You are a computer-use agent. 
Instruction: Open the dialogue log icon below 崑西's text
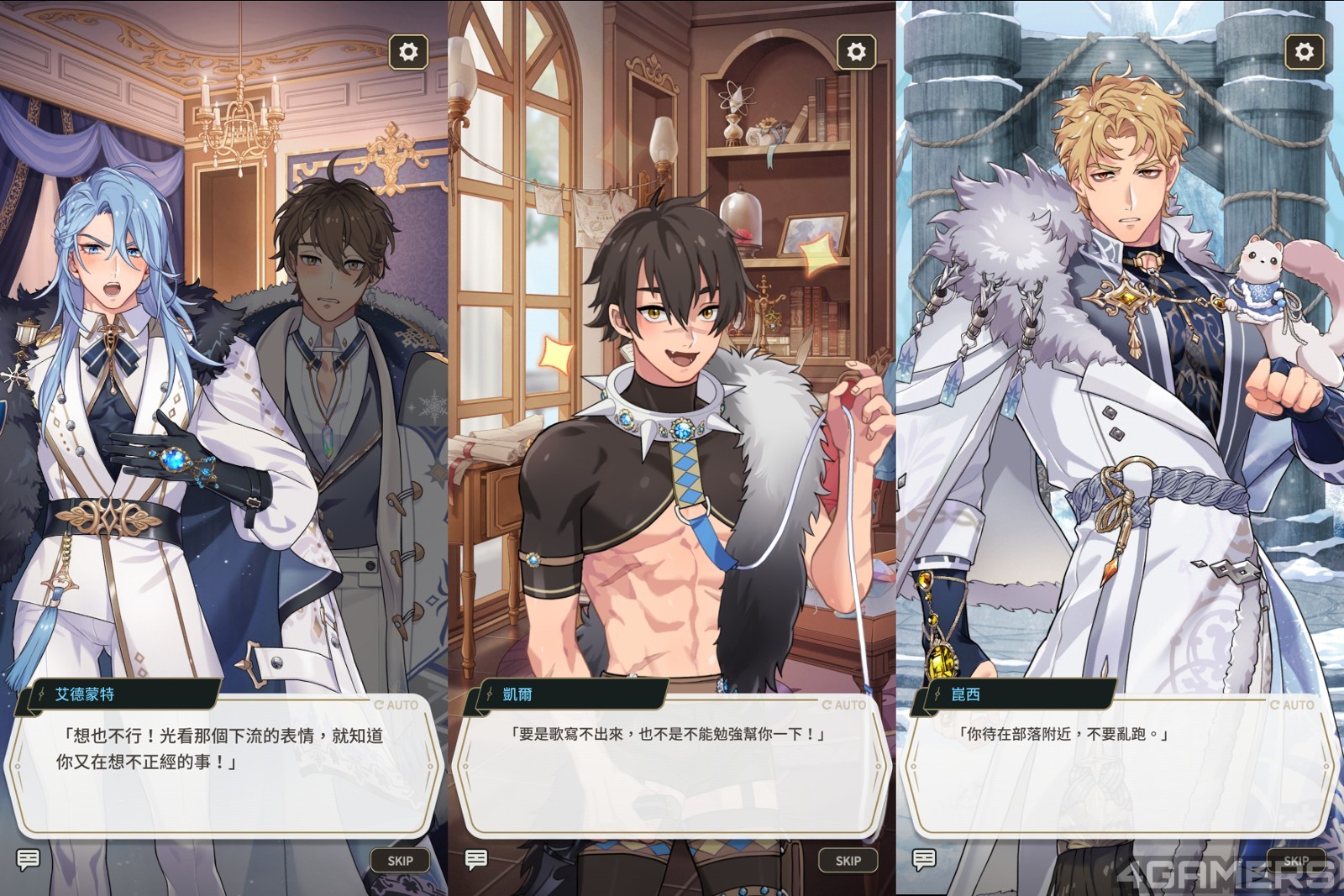click(x=924, y=859)
